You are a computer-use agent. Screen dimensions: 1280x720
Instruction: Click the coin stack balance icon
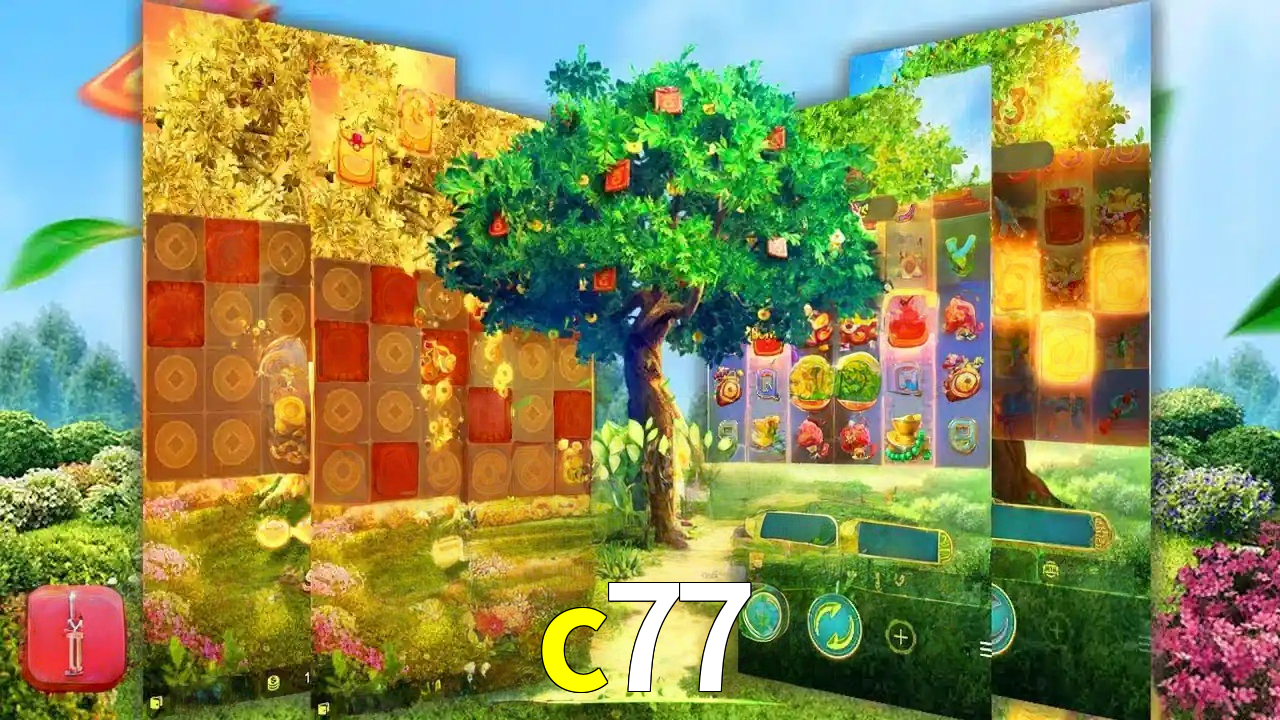[x=273, y=682]
